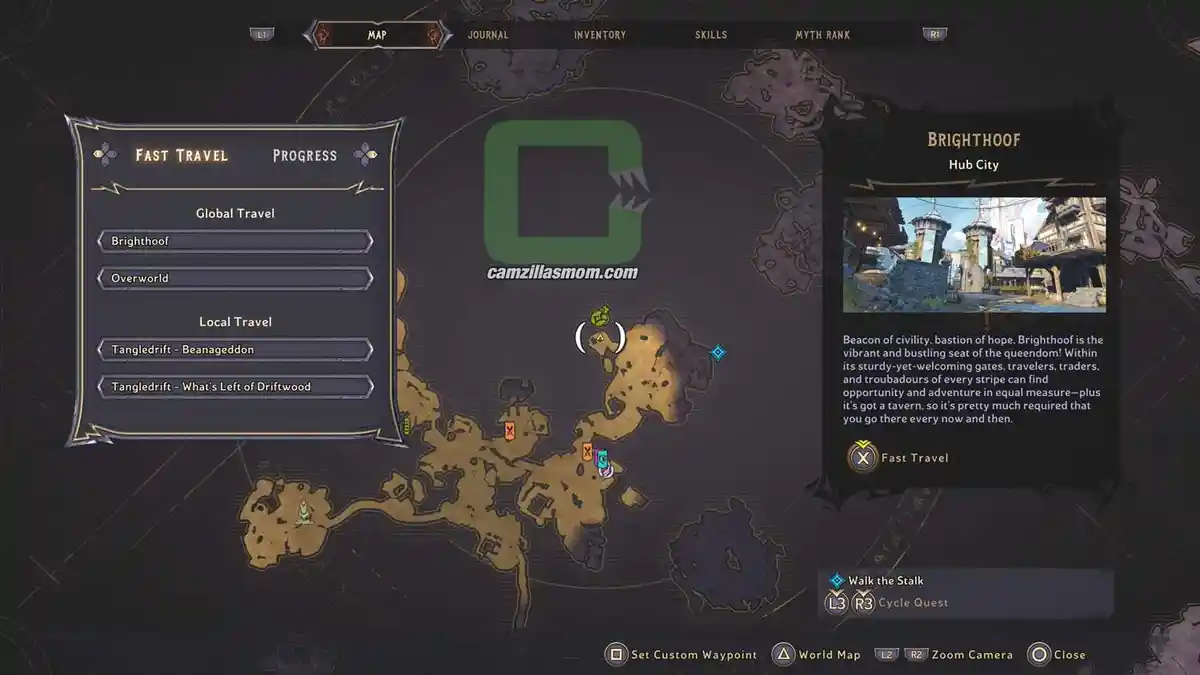Switch to the Progress panel tab

305,155
